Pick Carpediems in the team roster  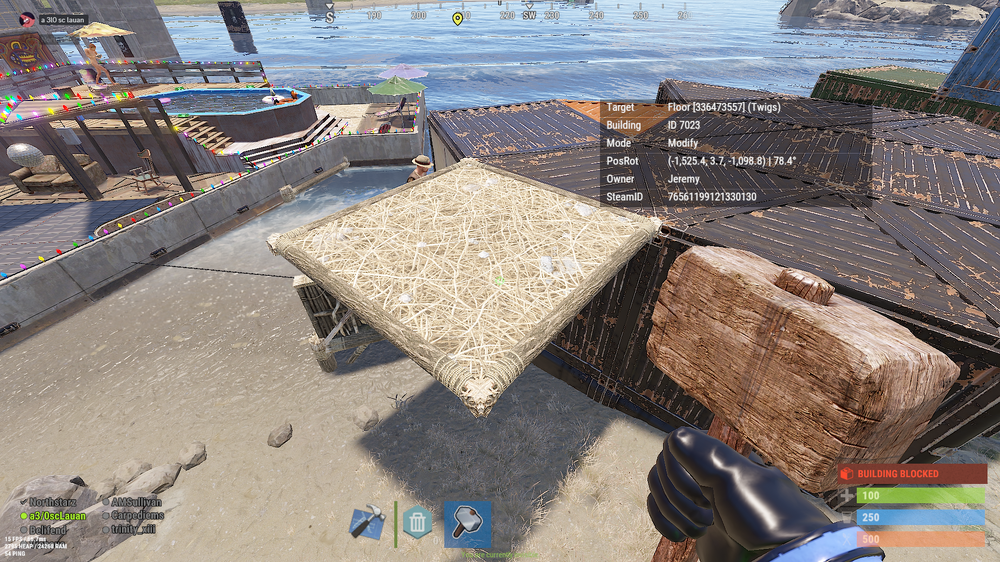pos(137,516)
